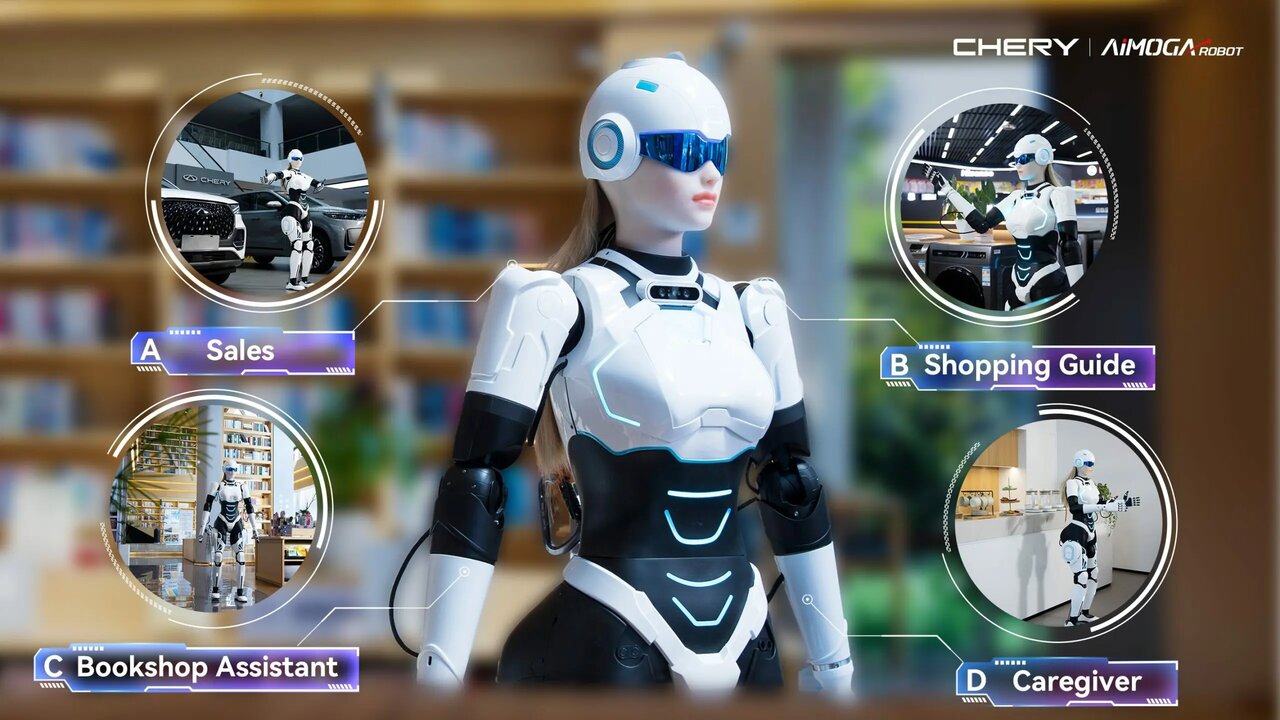Open the car showroom circular thumbnail

[x=264, y=190]
